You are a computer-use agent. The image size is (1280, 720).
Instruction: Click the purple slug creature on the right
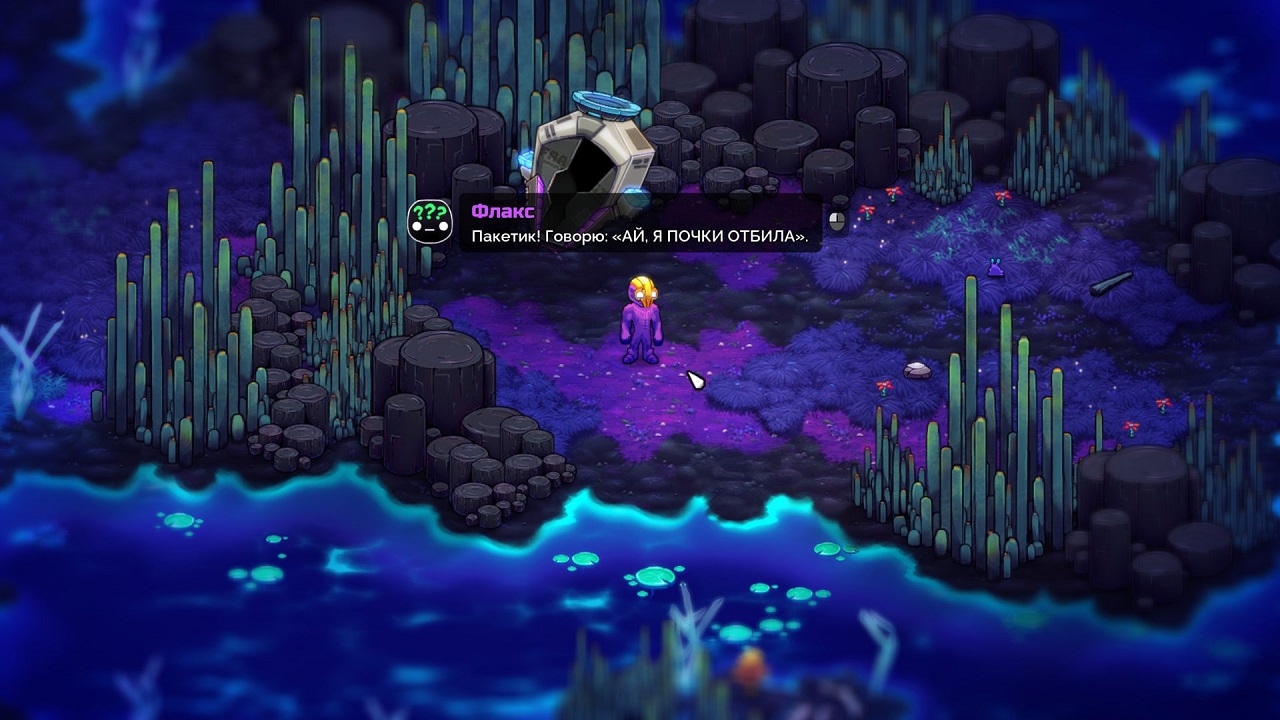[995, 270]
